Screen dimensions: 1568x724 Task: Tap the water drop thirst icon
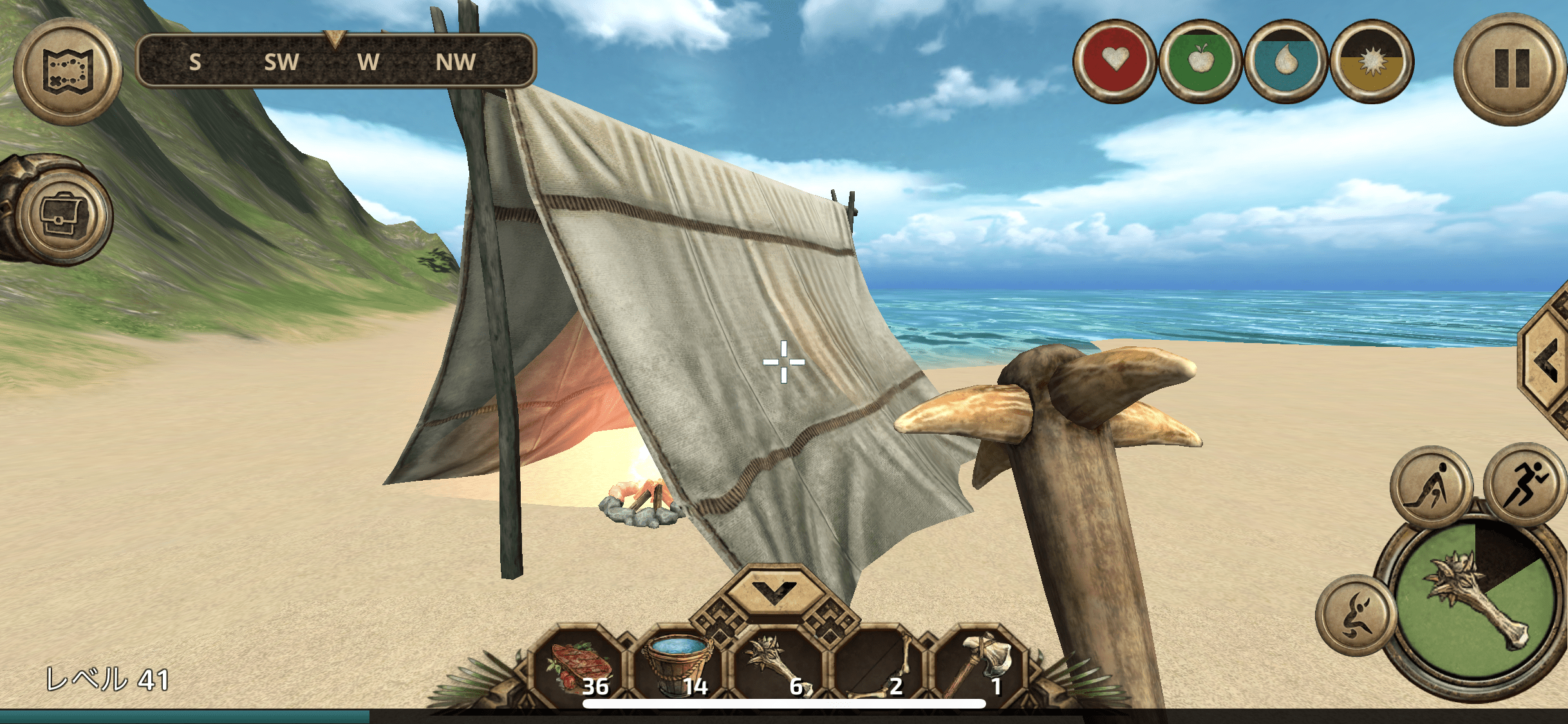click(1285, 61)
